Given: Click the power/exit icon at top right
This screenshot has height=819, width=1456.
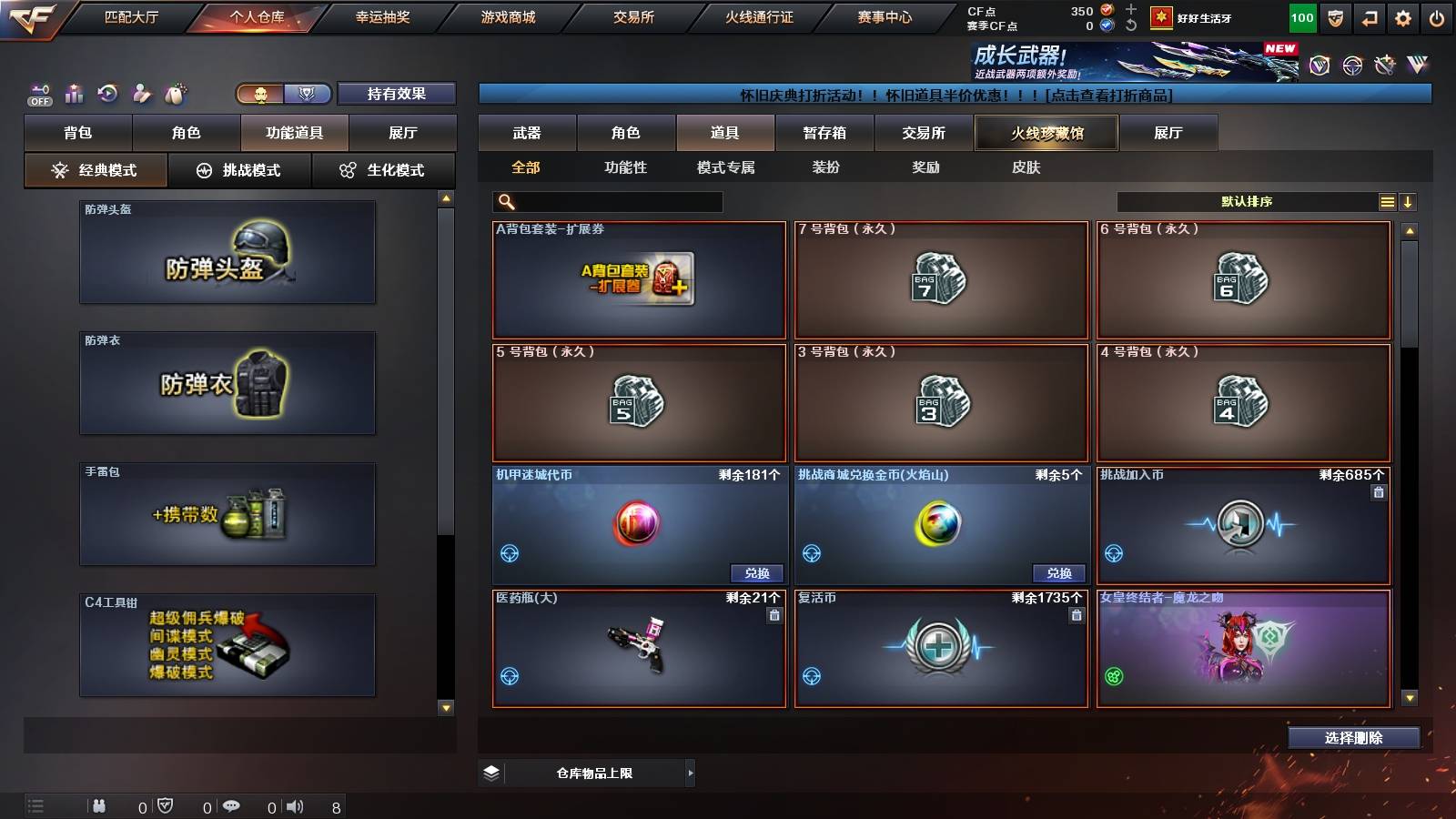Looking at the screenshot, I should 1436,17.
